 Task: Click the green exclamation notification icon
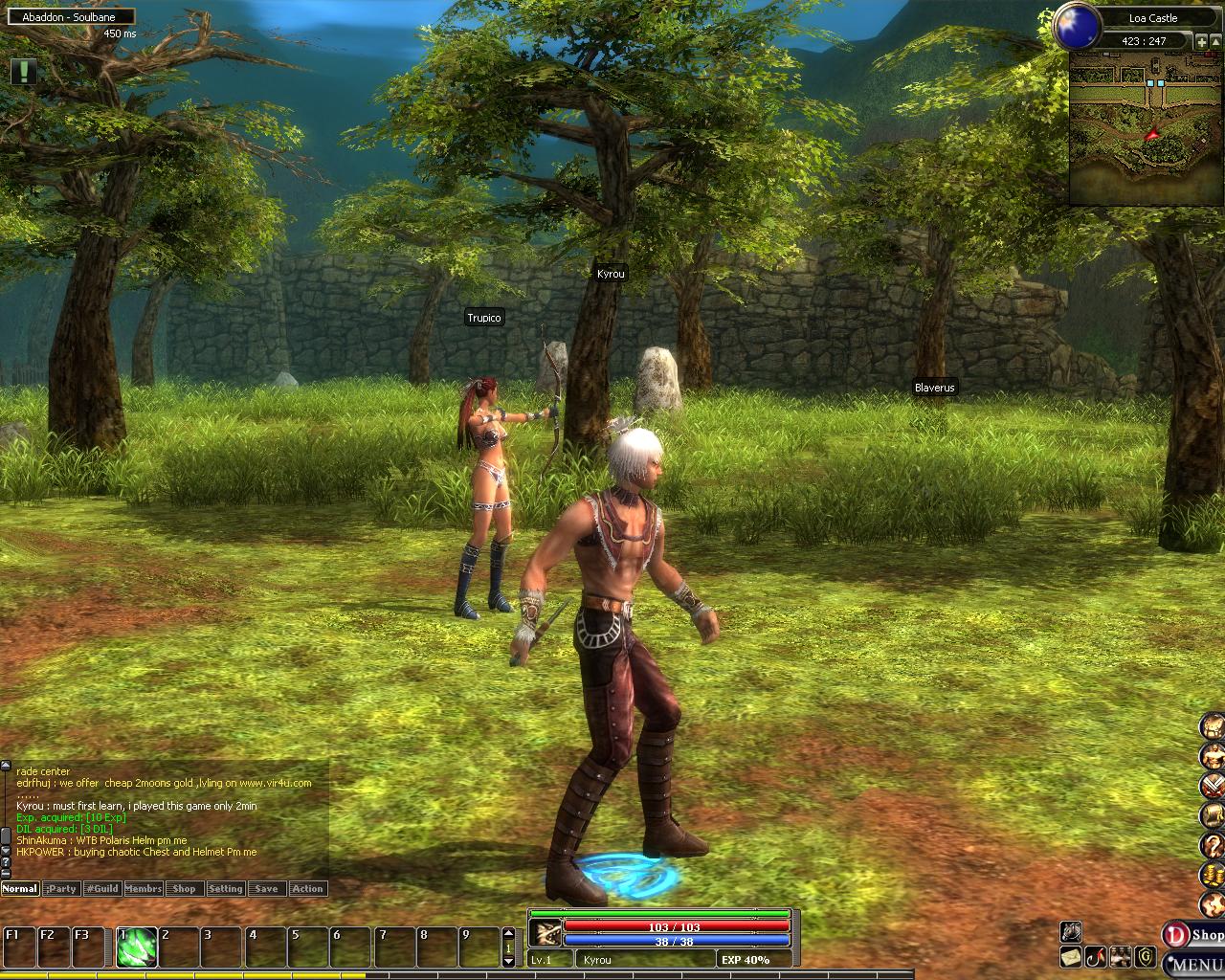(24, 71)
